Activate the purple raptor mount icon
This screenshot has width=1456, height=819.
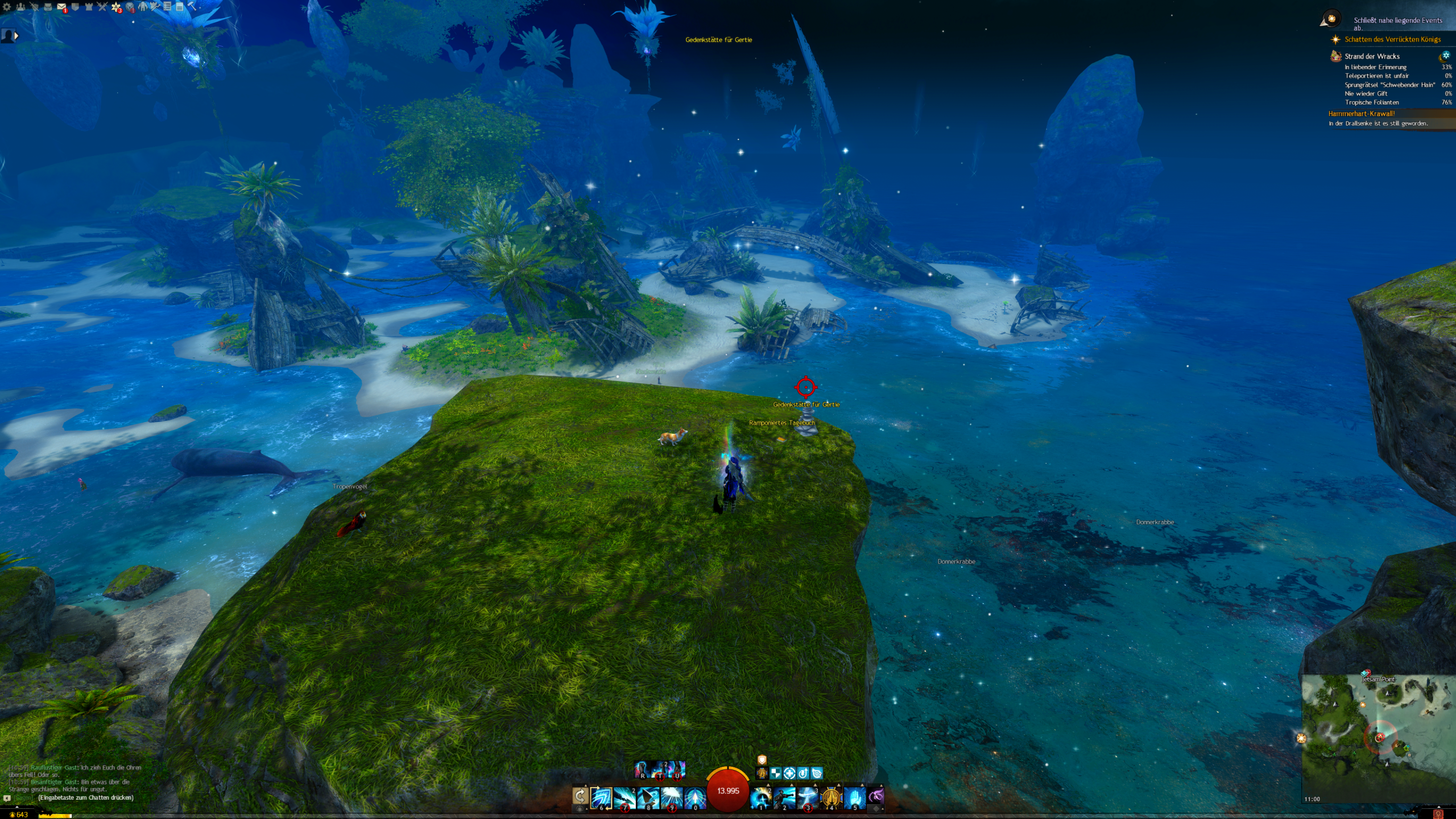coord(876,796)
